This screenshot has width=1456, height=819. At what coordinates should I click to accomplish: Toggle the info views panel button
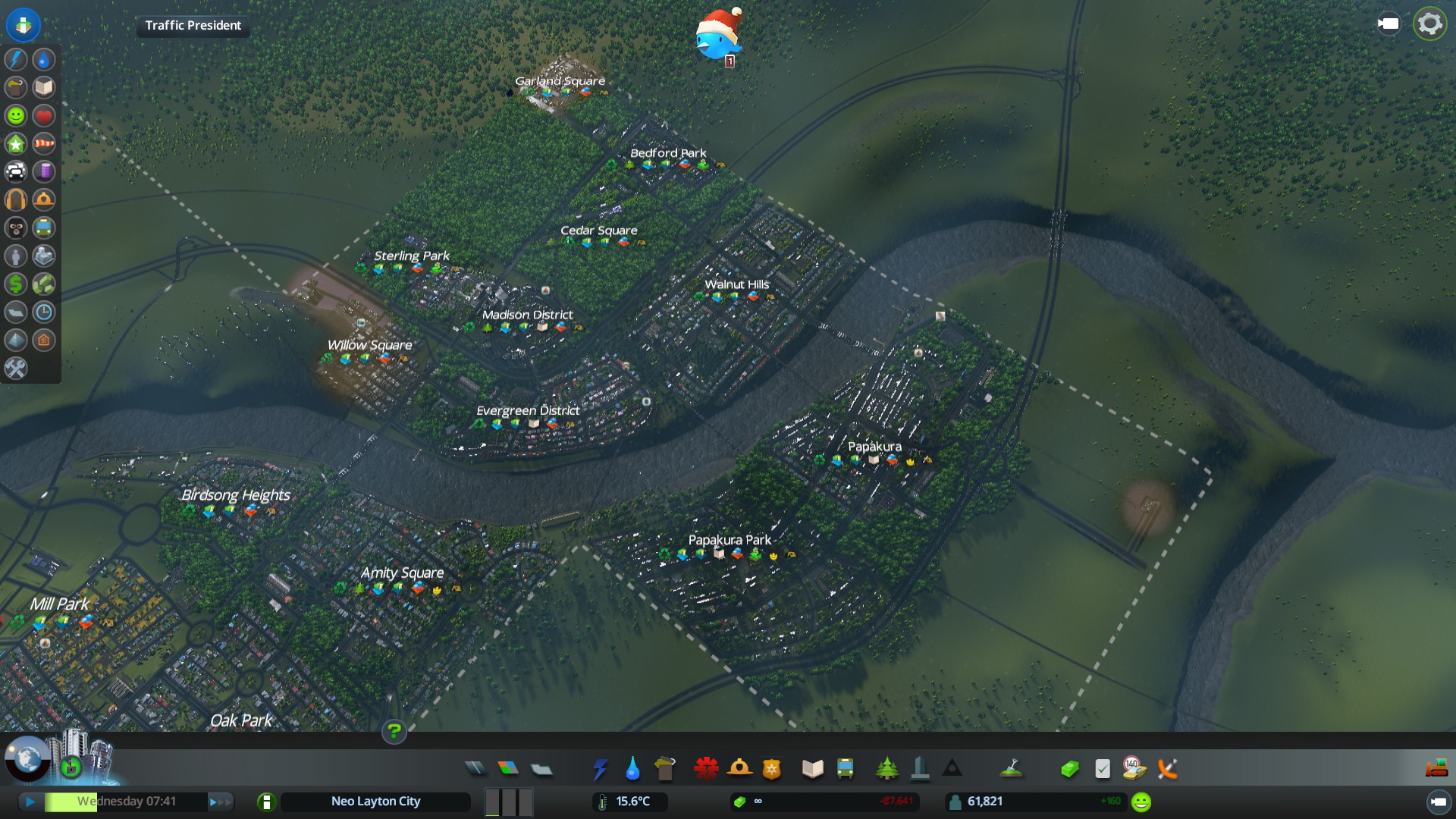pos(24,24)
